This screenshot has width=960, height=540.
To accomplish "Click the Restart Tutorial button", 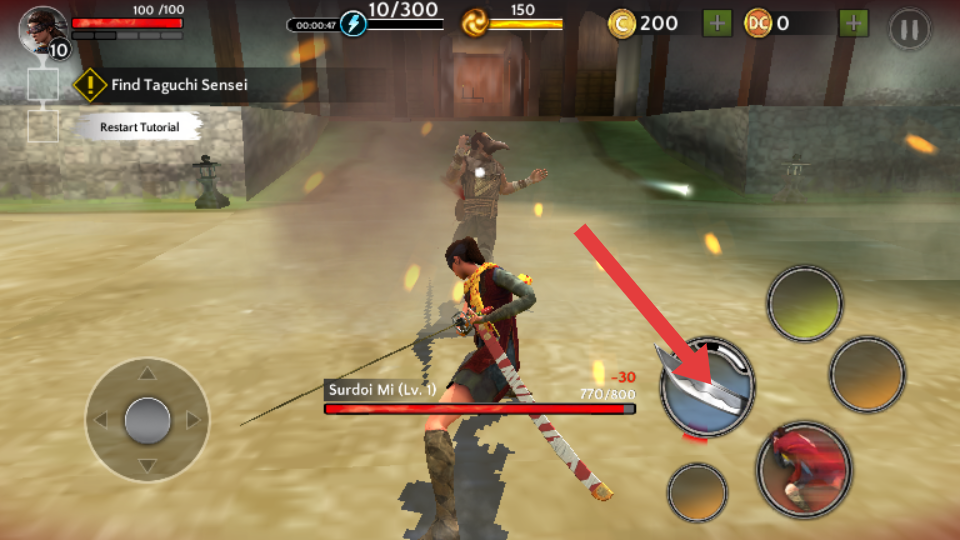I will point(140,127).
